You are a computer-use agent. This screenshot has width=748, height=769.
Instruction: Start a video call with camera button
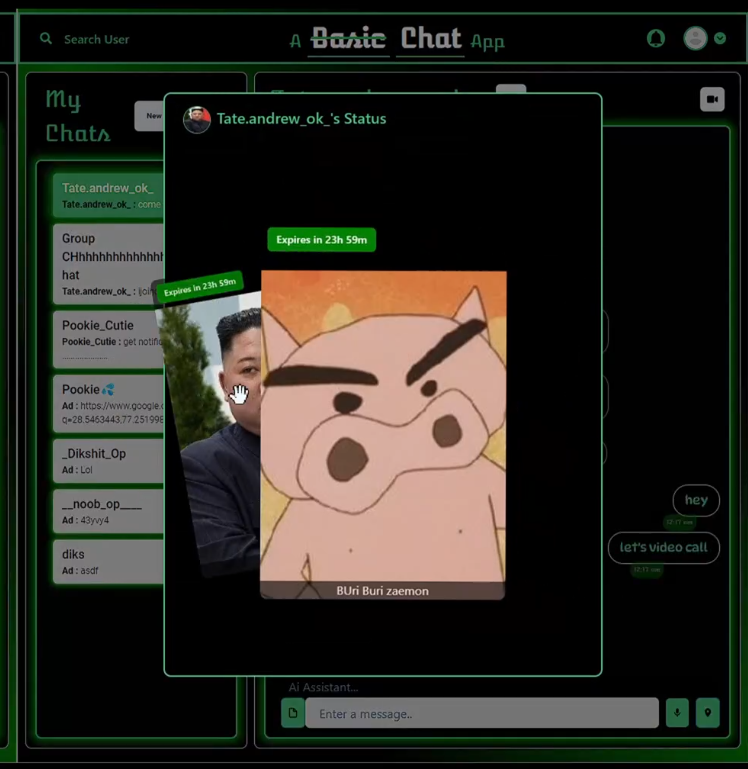(x=712, y=100)
